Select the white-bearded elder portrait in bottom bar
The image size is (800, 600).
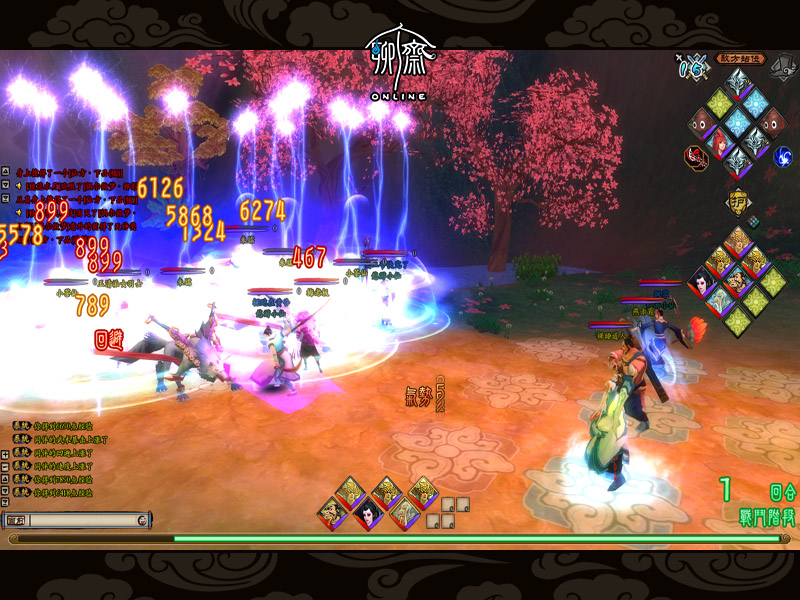pos(401,514)
